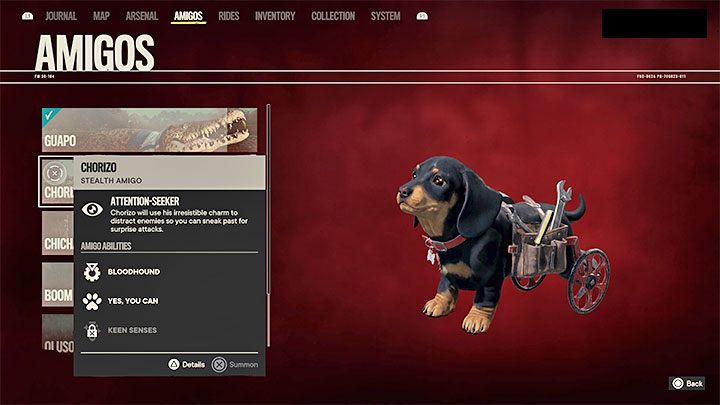Screen dimensions: 720x405
Task: View the Yes, You Can ability
Action: point(132,301)
